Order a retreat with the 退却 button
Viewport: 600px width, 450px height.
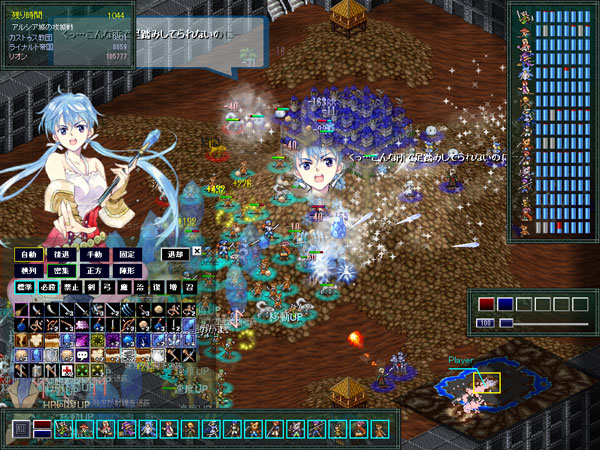click(x=174, y=255)
